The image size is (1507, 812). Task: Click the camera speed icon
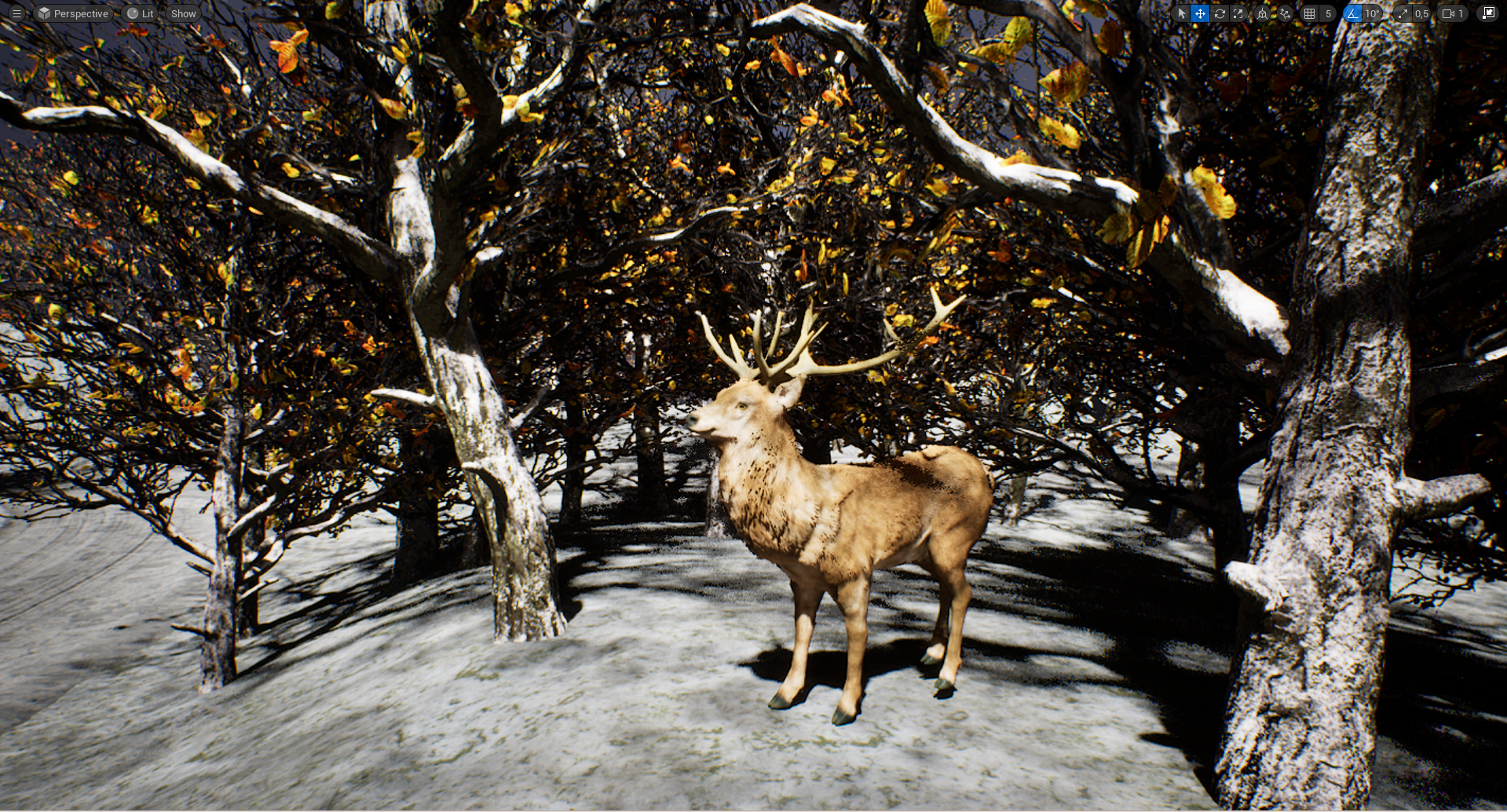coord(1447,13)
